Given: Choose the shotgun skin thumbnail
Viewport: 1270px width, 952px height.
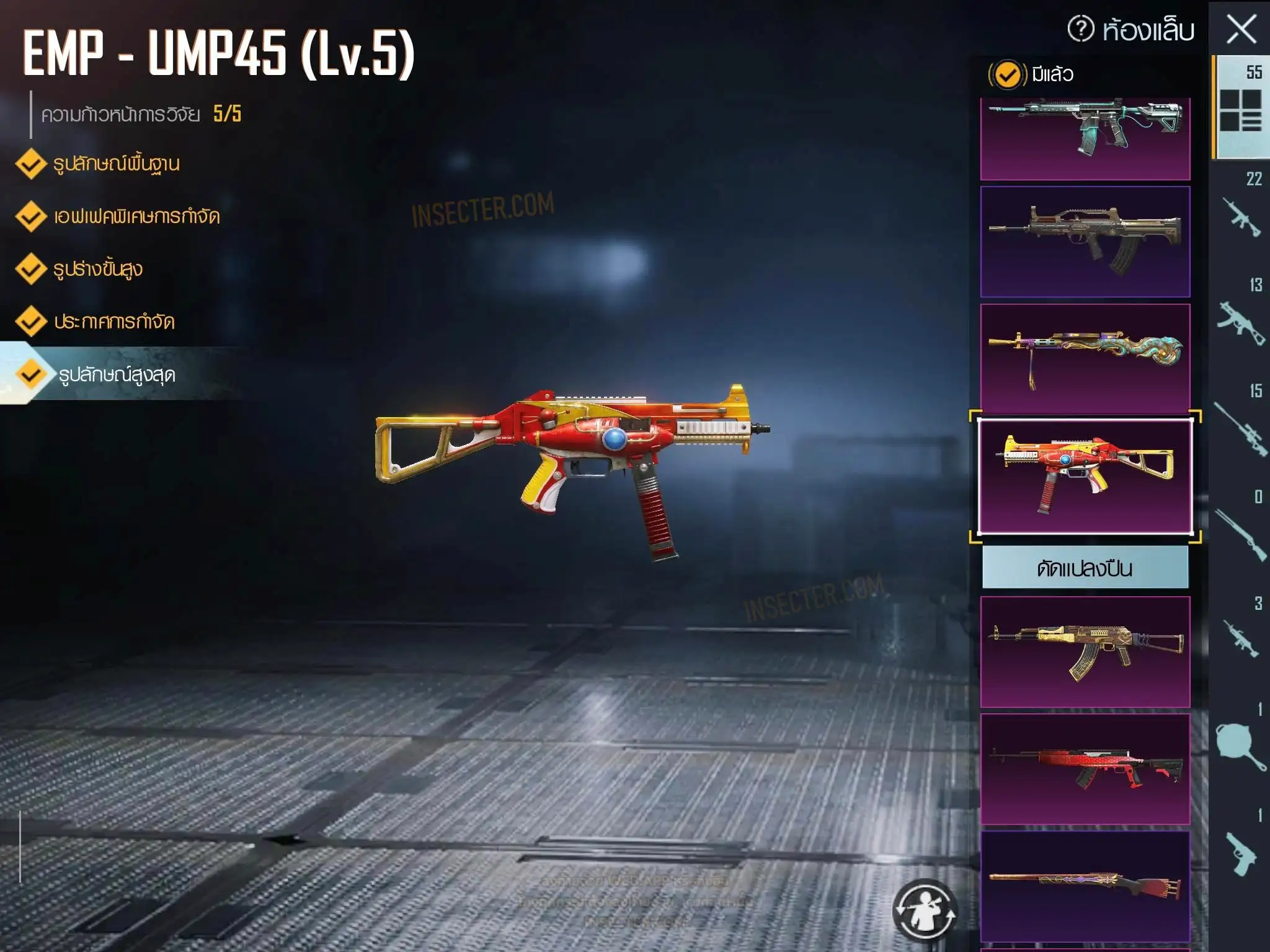Looking at the screenshot, I should (x=1085, y=885).
